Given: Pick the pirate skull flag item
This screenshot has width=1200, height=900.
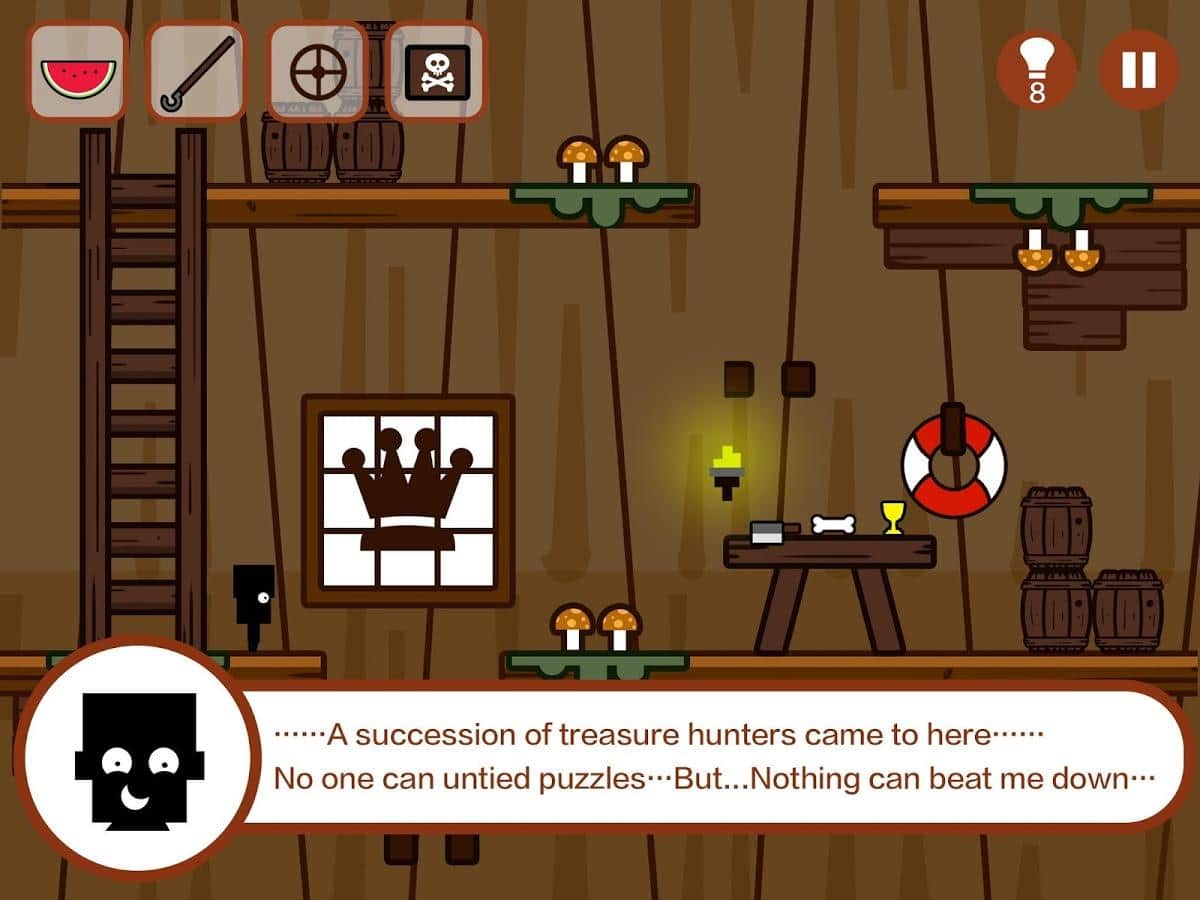Looking at the screenshot, I should (436, 72).
